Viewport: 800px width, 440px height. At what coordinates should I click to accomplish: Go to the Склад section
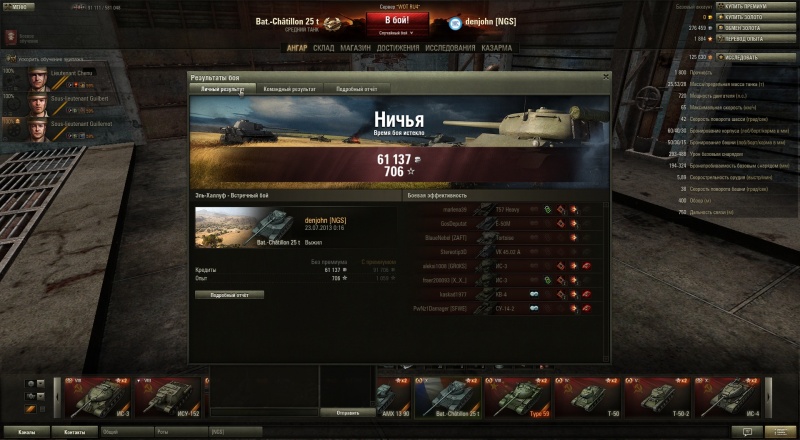(x=324, y=47)
